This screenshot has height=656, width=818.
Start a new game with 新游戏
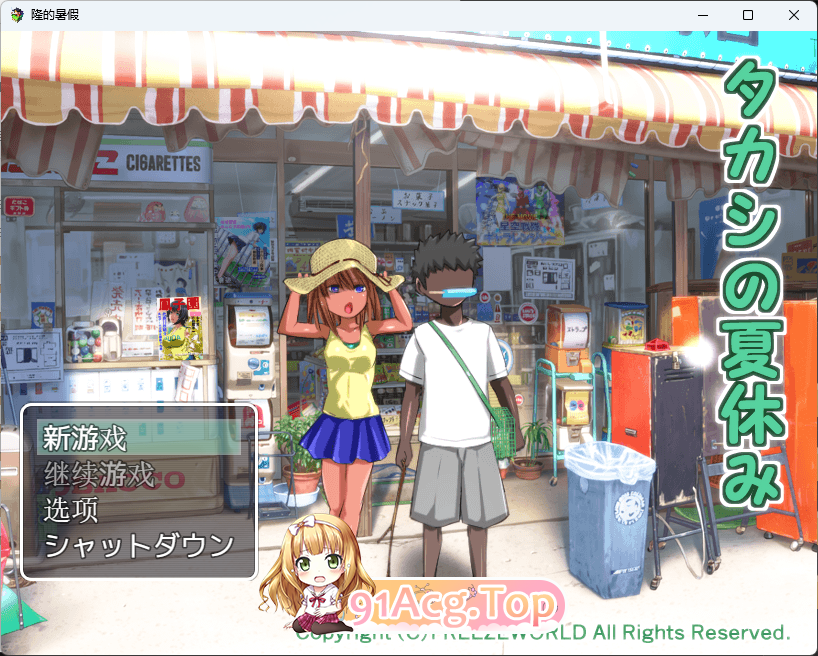[86, 438]
